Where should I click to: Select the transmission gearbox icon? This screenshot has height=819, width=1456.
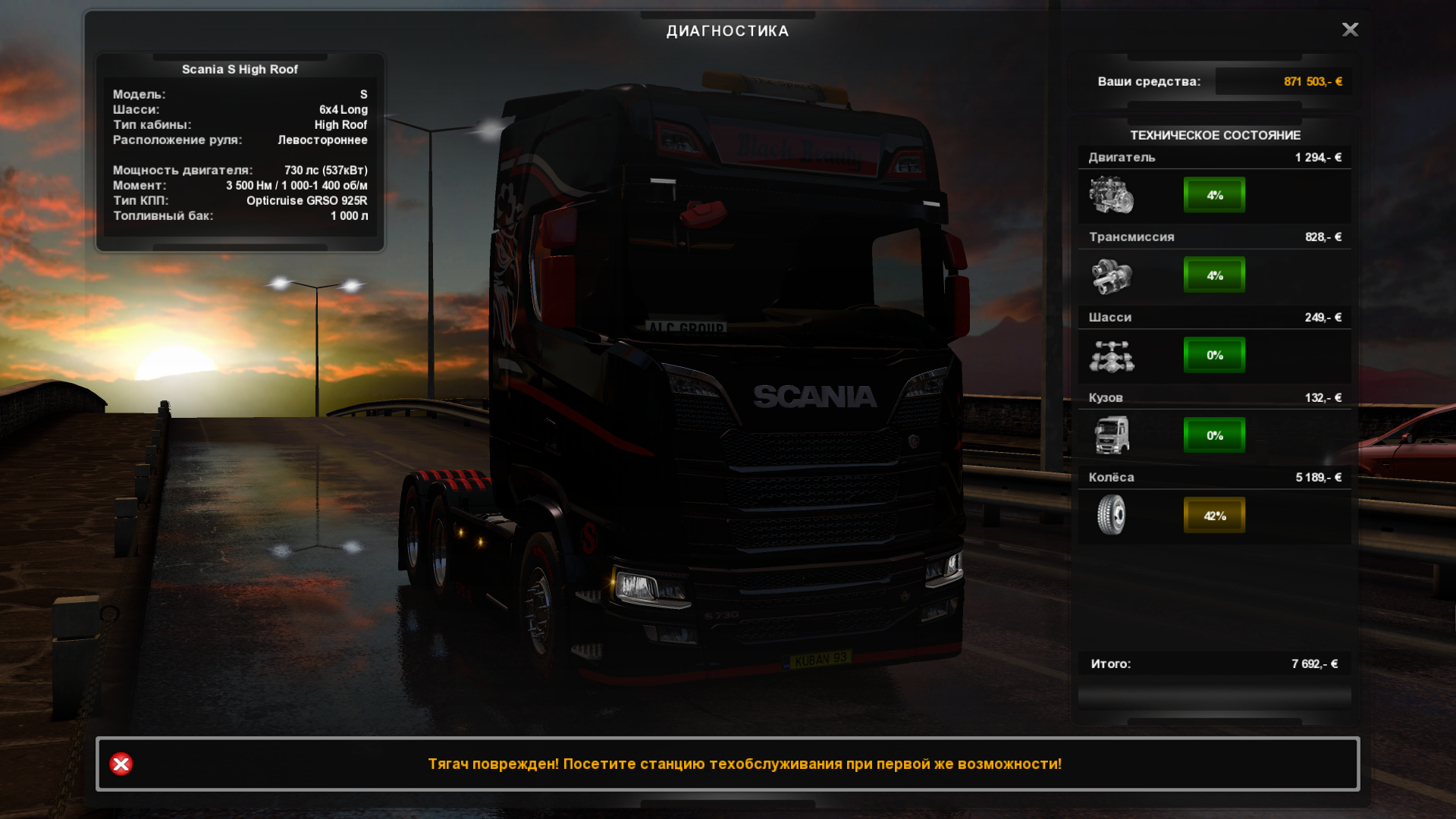(1111, 275)
